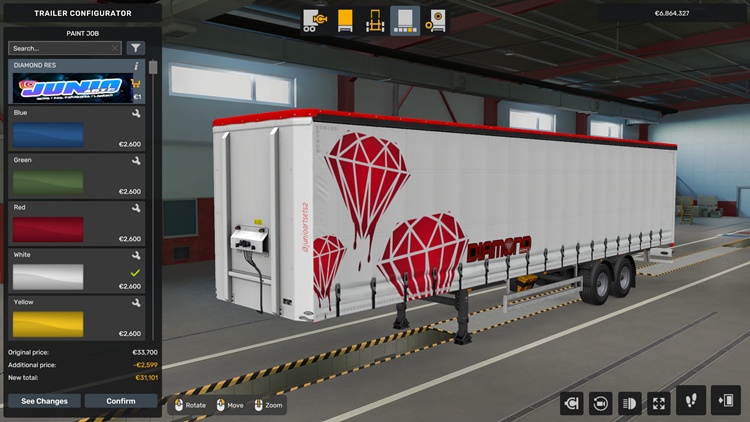This screenshot has width=750, height=422.
Task: Confirm the trailer configuration
Action: 120,401
